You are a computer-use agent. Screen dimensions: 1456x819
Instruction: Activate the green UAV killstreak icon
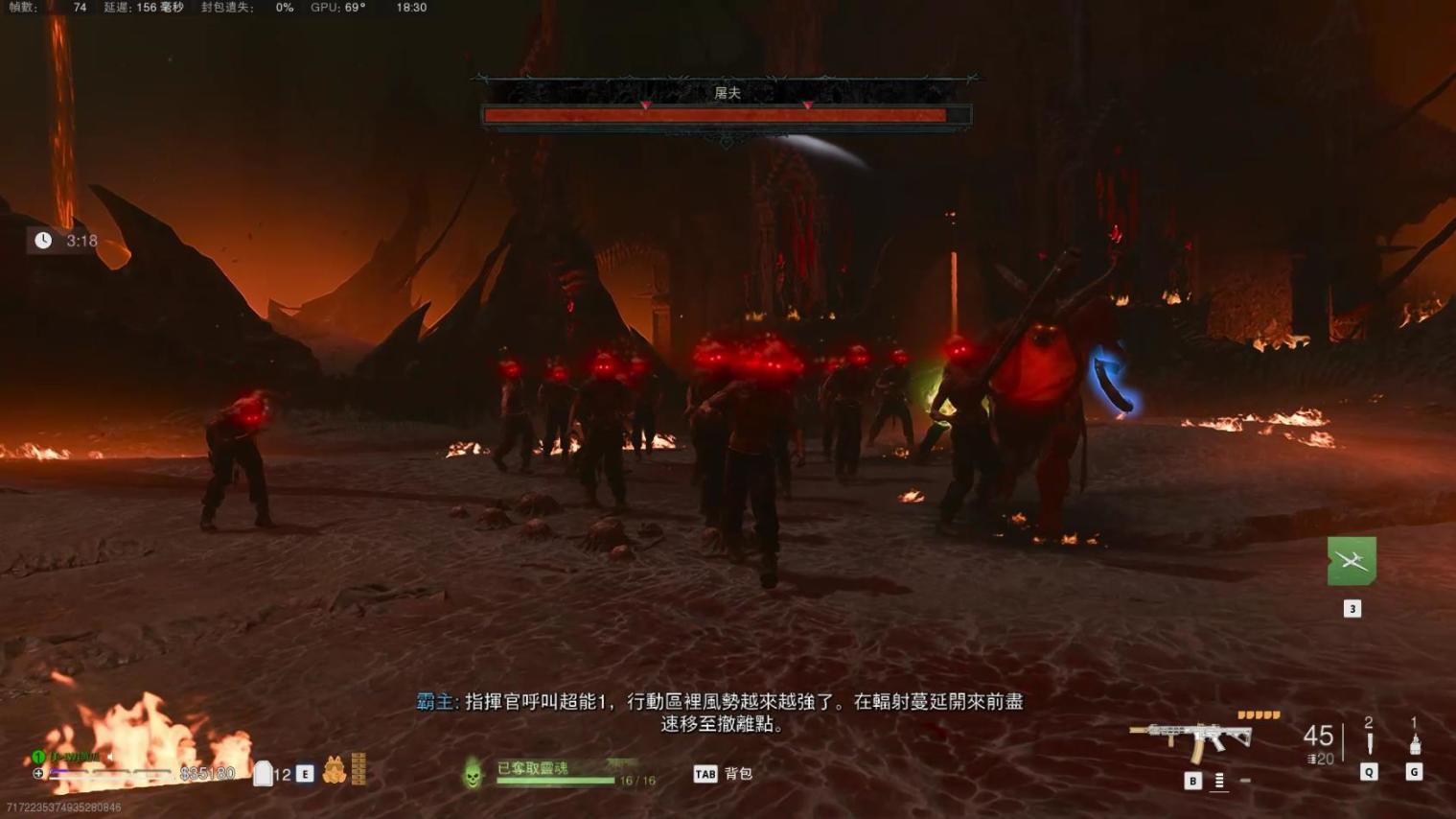pos(1352,561)
